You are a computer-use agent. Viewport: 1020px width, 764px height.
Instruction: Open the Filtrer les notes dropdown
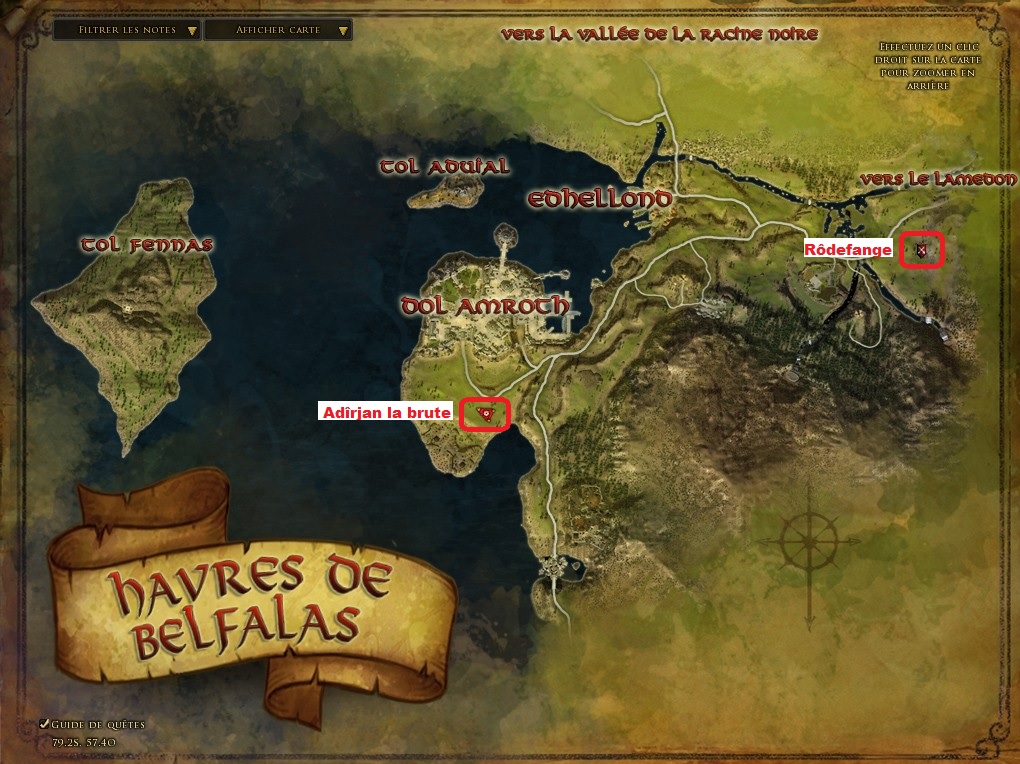tap(125, 30)
